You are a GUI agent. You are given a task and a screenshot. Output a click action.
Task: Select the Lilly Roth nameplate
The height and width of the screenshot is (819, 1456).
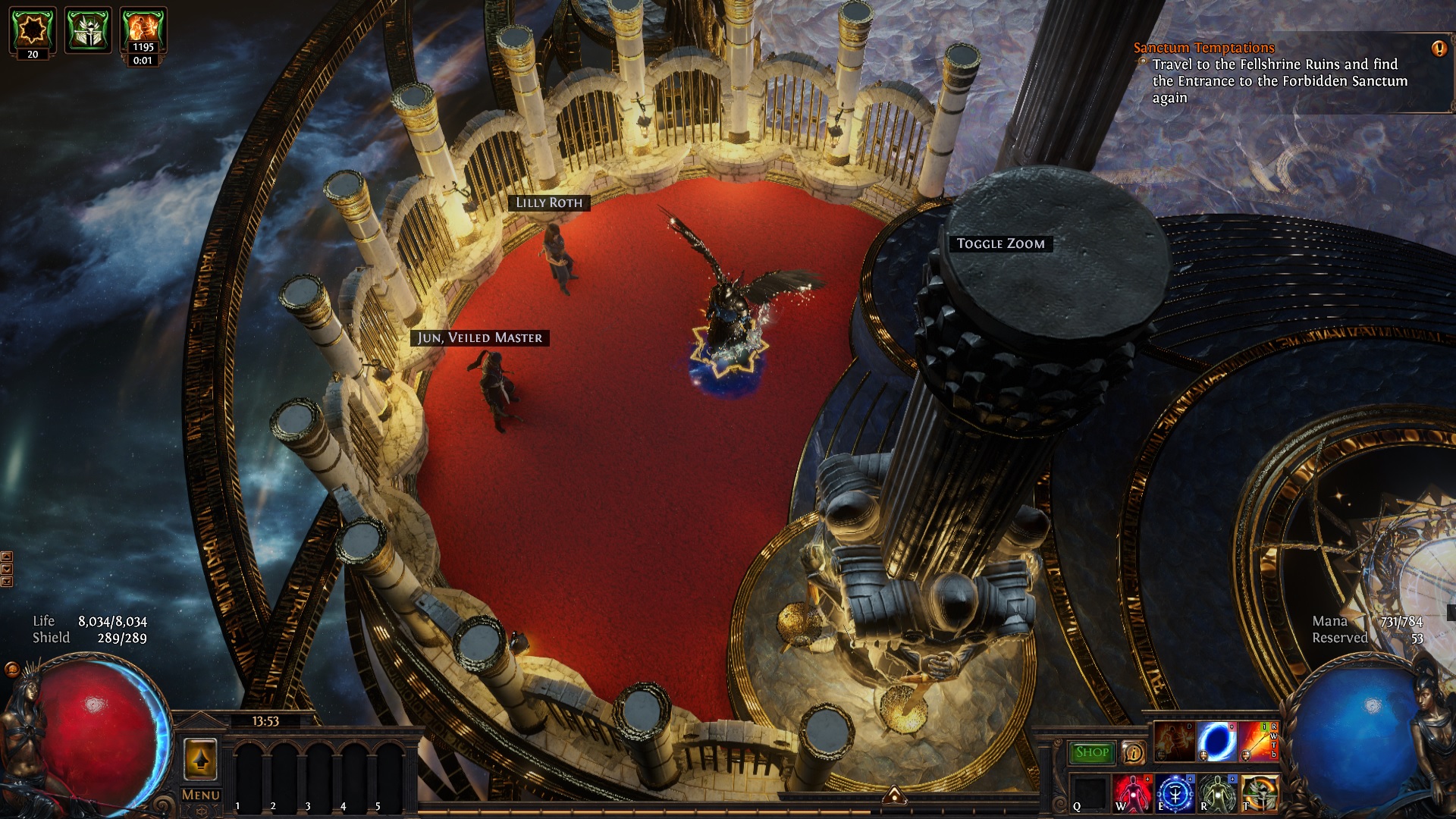549,202
